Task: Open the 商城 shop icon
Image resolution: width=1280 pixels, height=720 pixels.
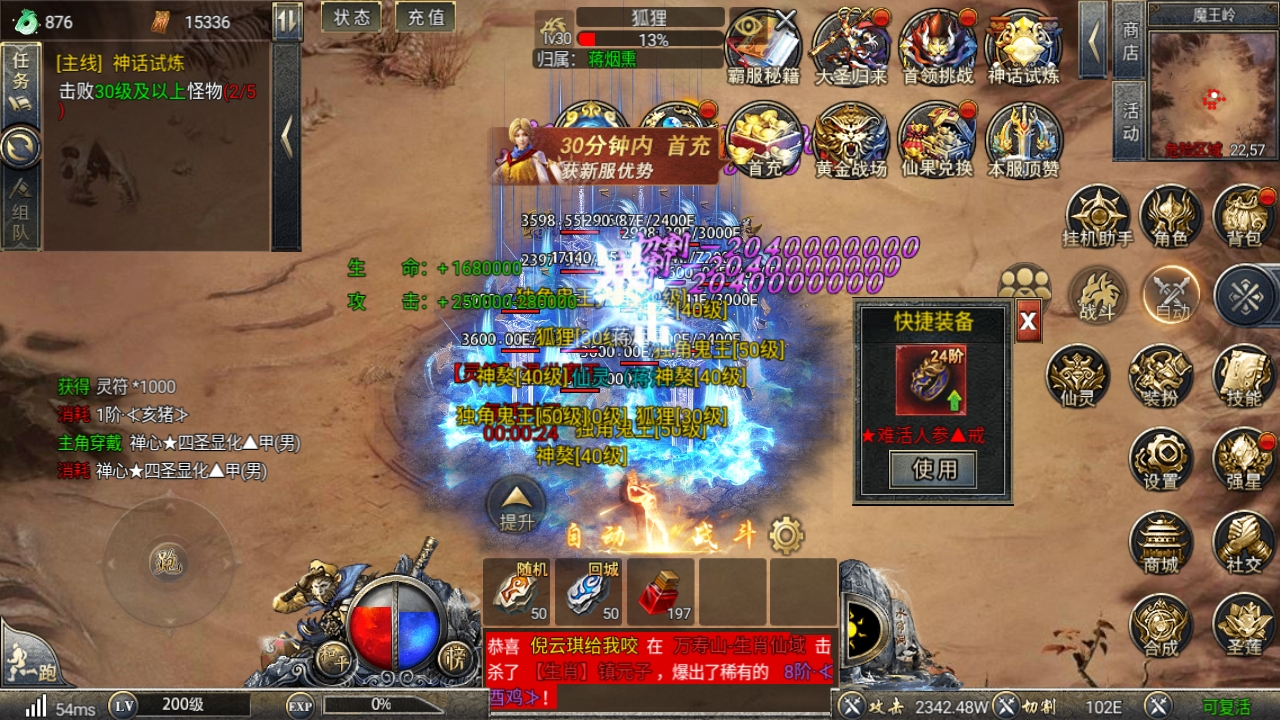Action: pyautogui.click(x=1161, y=540)
